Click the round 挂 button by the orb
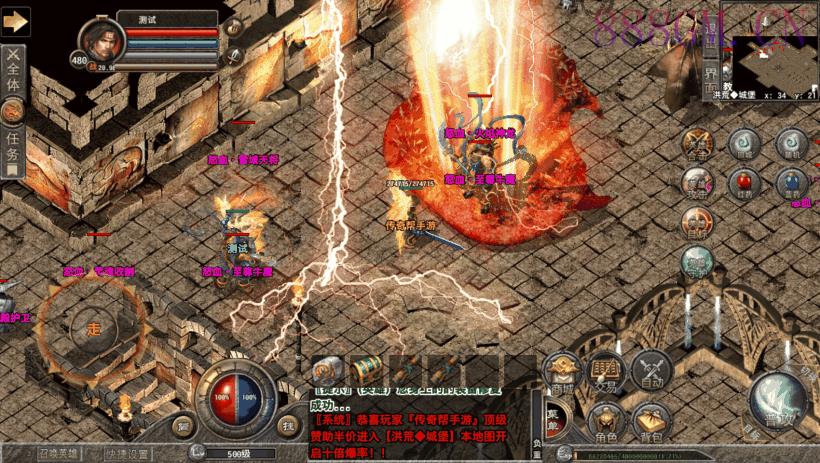This screenshot has height=463, width=820. [x=288, y=425]
